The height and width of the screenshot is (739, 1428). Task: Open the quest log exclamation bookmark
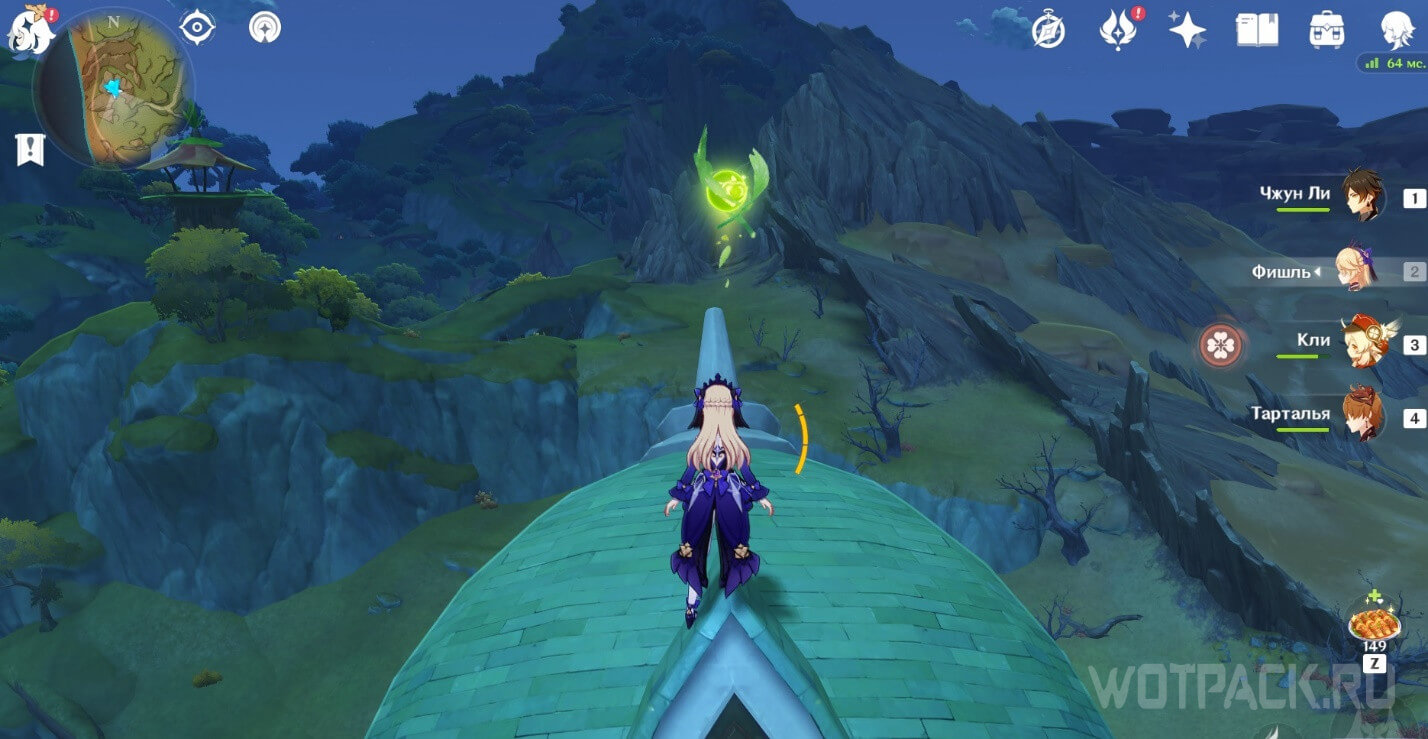pos(30,149)
